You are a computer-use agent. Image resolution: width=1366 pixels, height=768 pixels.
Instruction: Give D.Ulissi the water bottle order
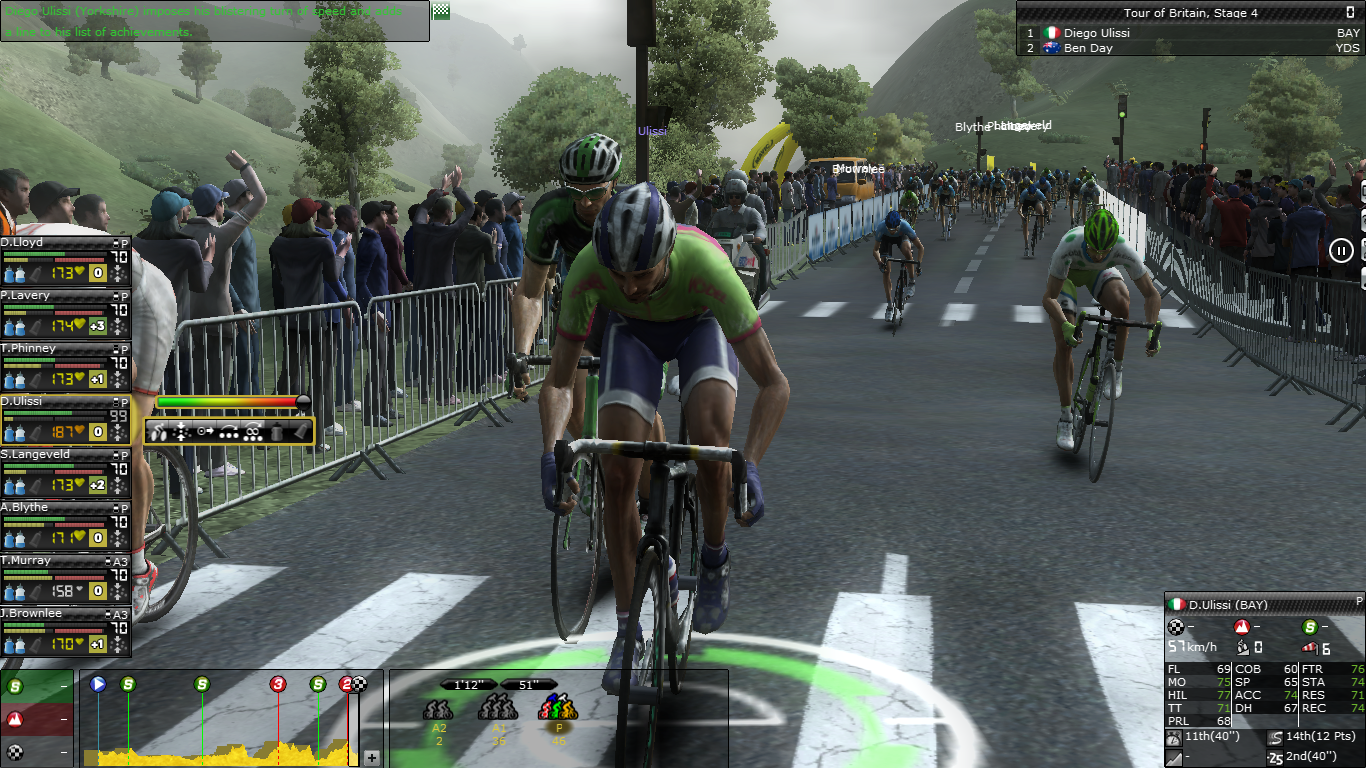[278, 432]
